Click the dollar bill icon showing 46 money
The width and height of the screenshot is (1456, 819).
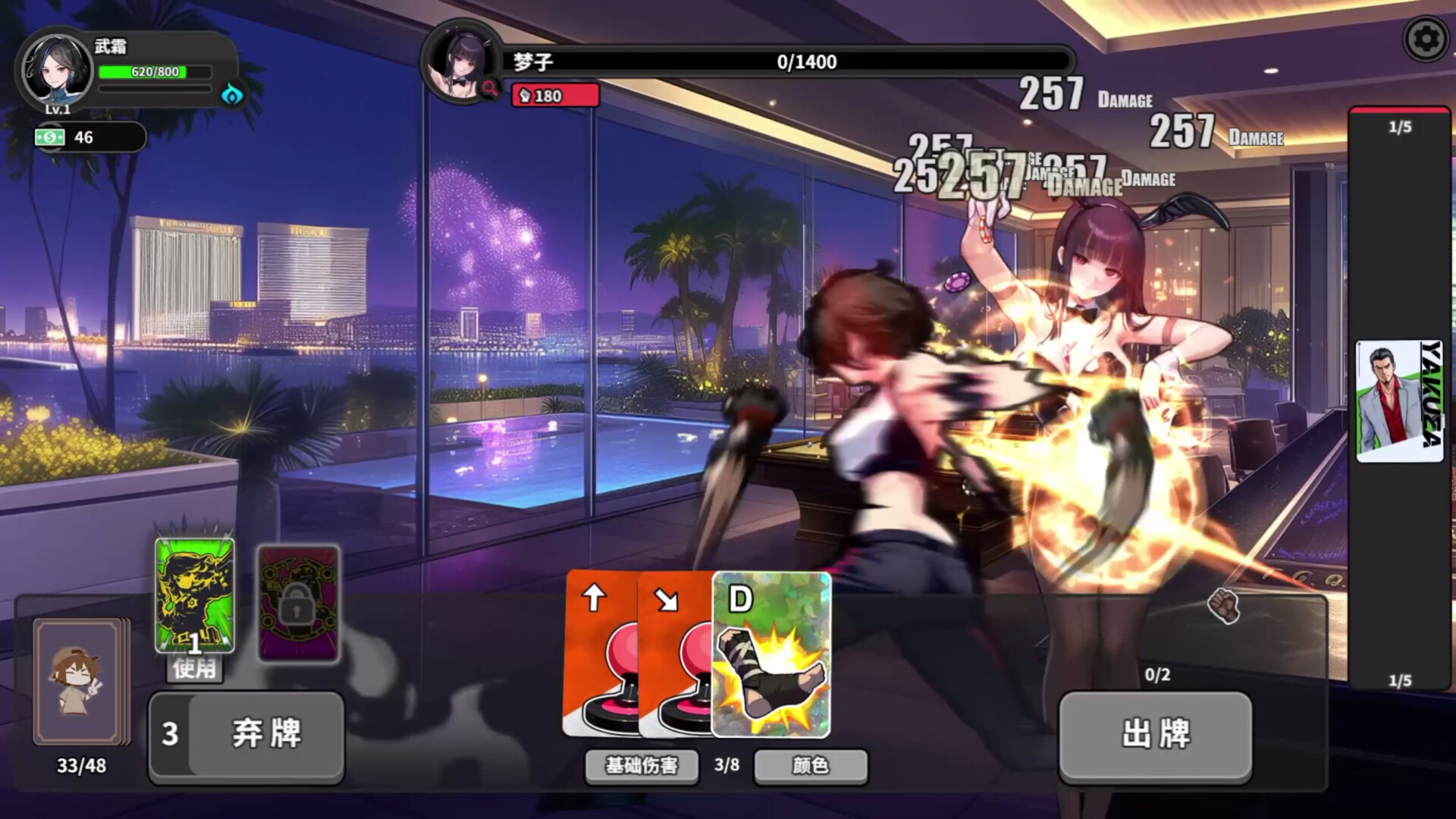[x=52, y=137]
